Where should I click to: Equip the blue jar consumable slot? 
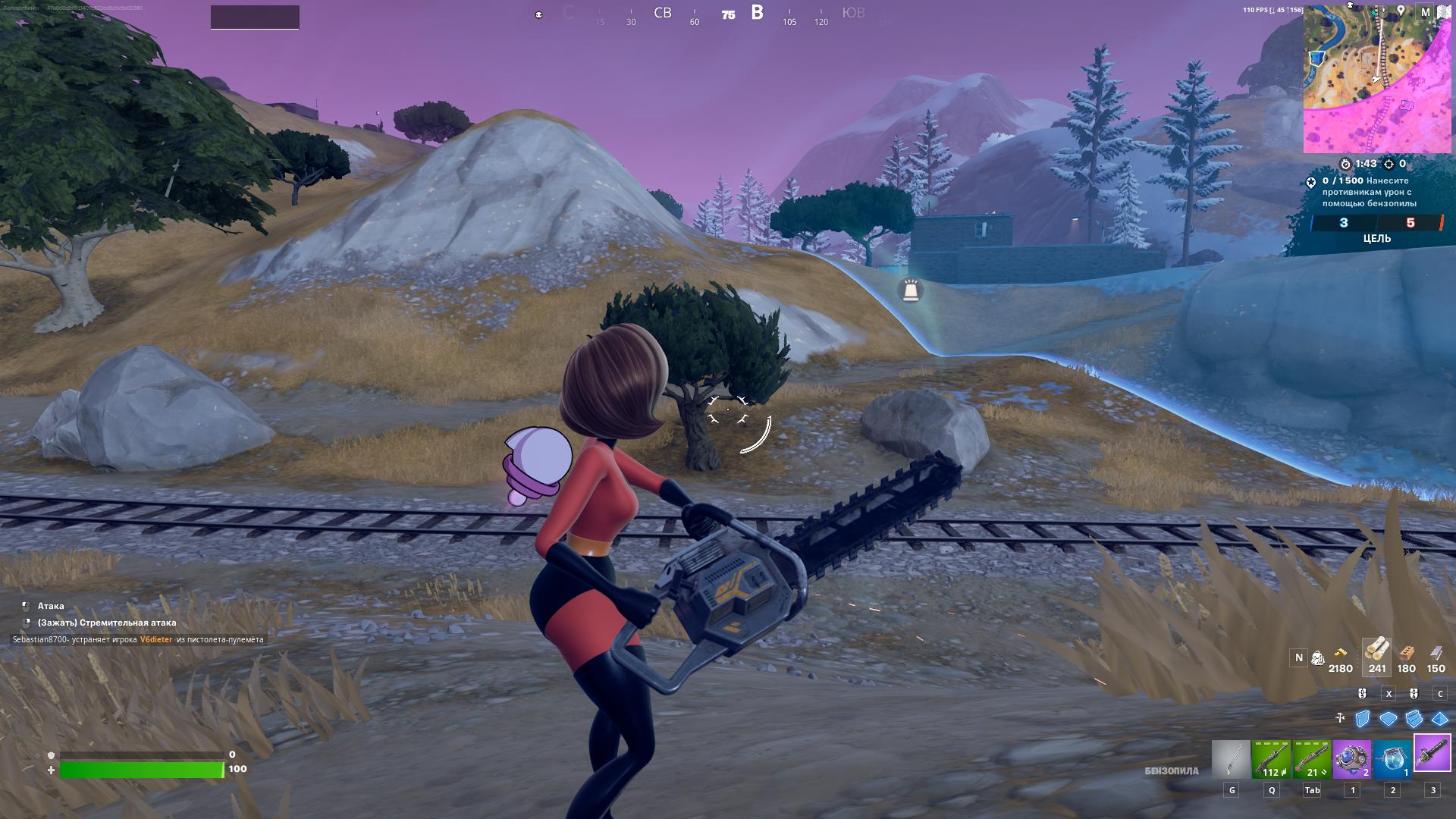(x=1392, y=759)
